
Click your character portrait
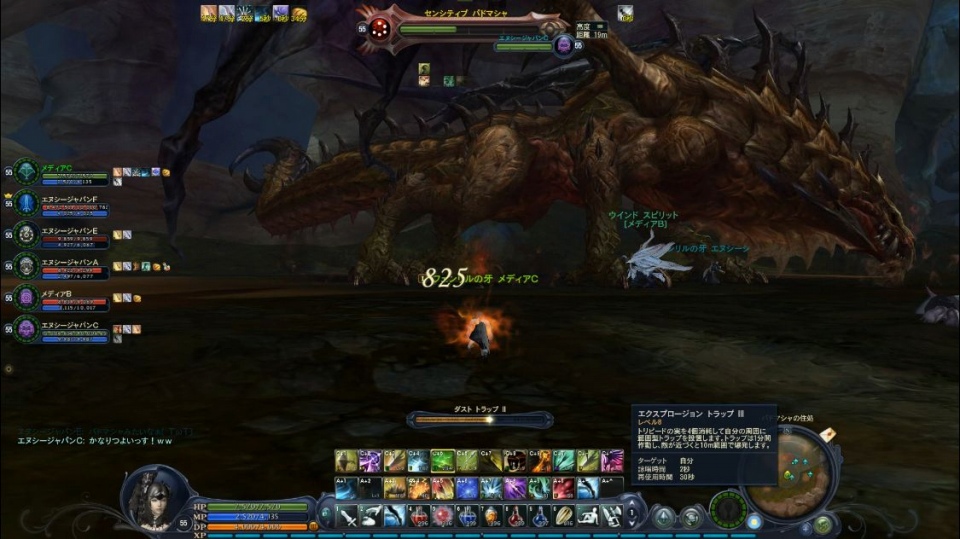(x=153, y=496)
